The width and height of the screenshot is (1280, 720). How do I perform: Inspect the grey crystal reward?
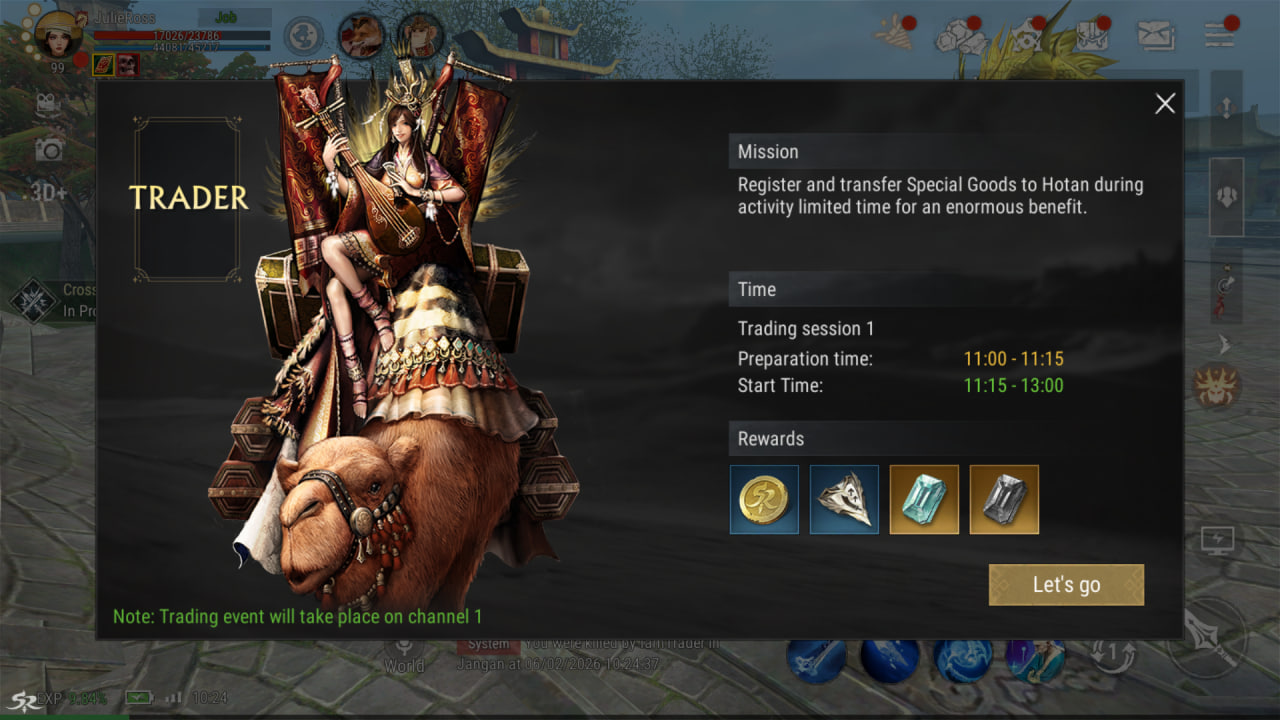[1004, 499]
